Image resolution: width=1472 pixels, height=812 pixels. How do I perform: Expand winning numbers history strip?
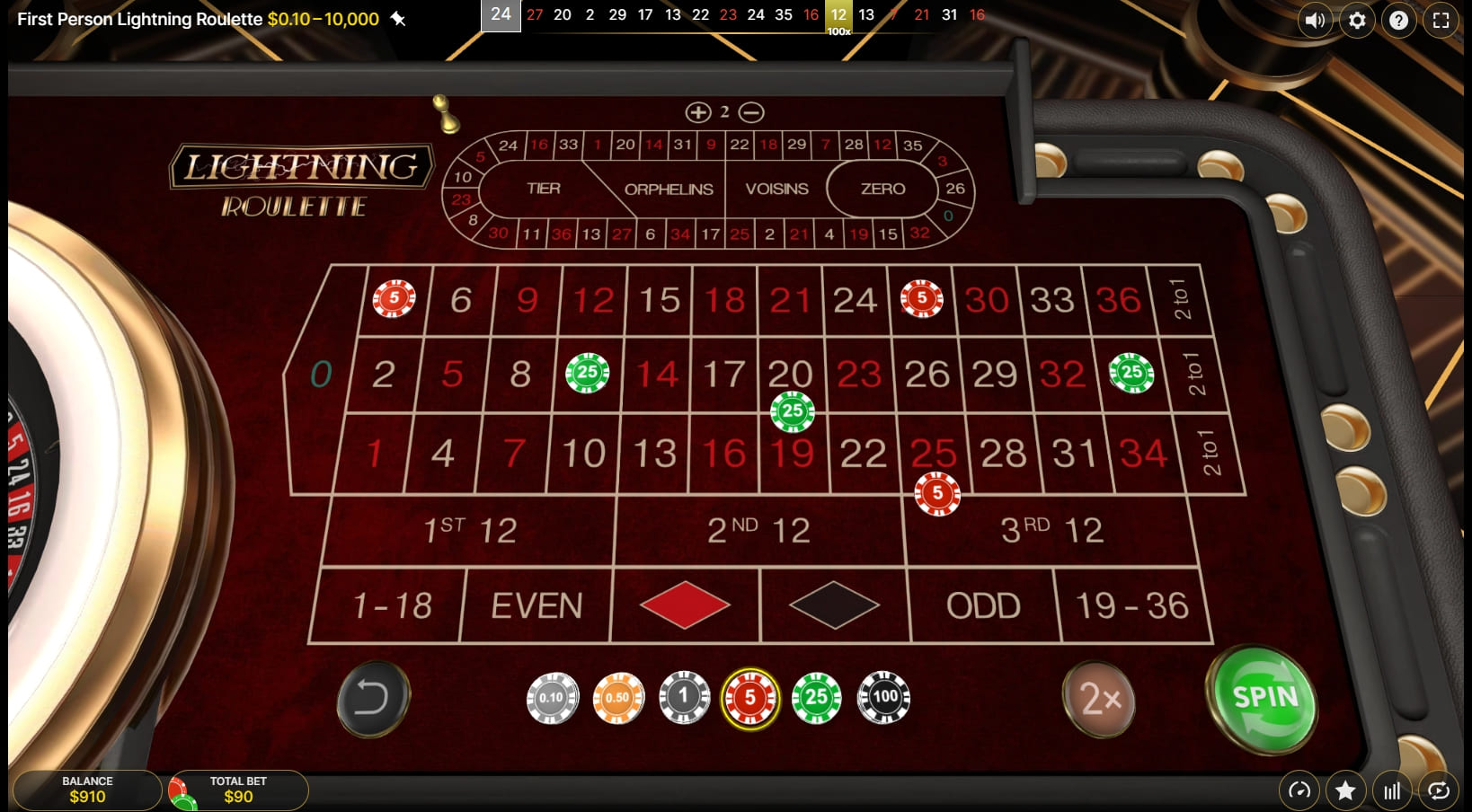(501, 14)
